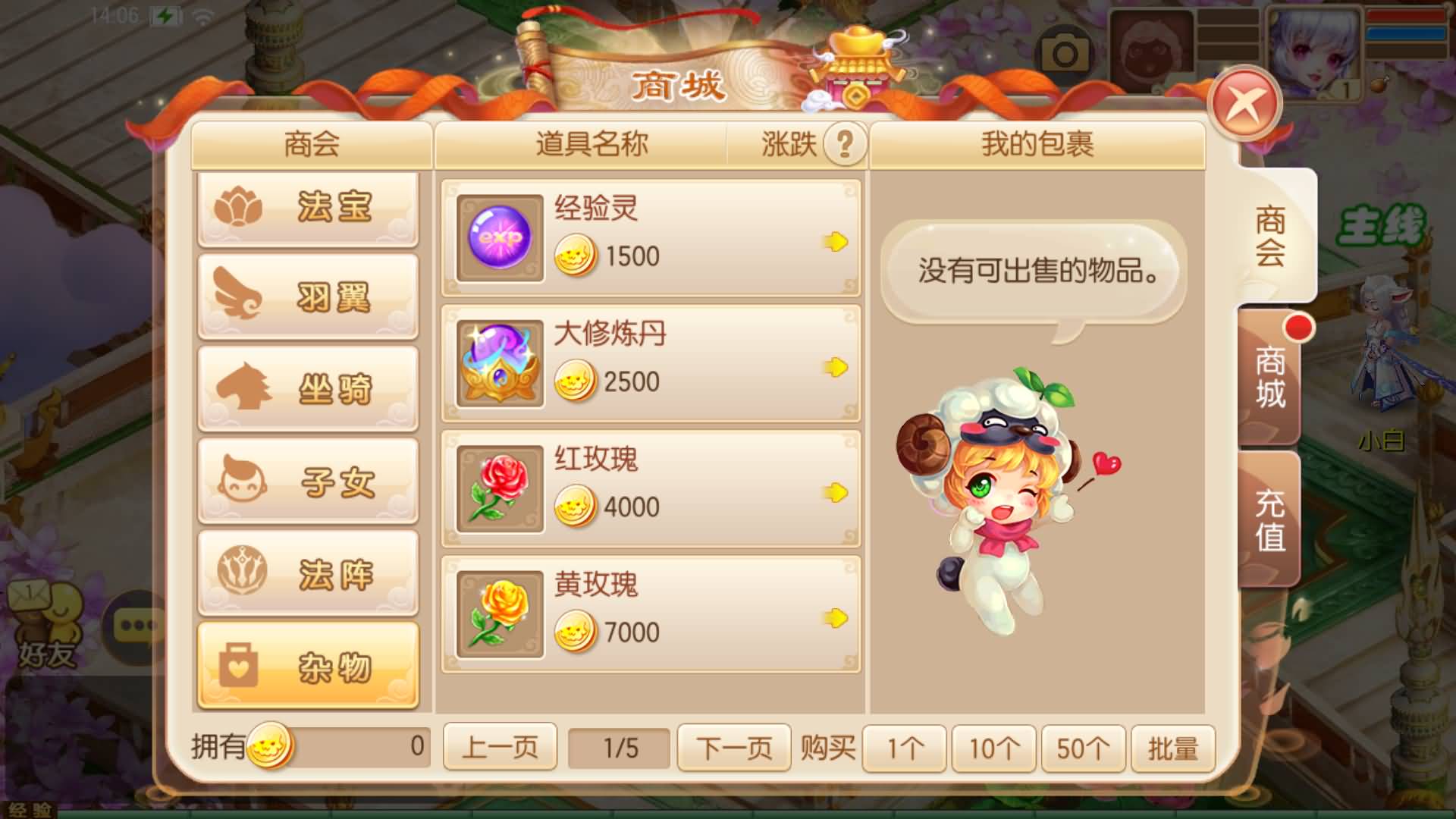
Task: Click the 下一页 next page button
Action: pos(733,747)
